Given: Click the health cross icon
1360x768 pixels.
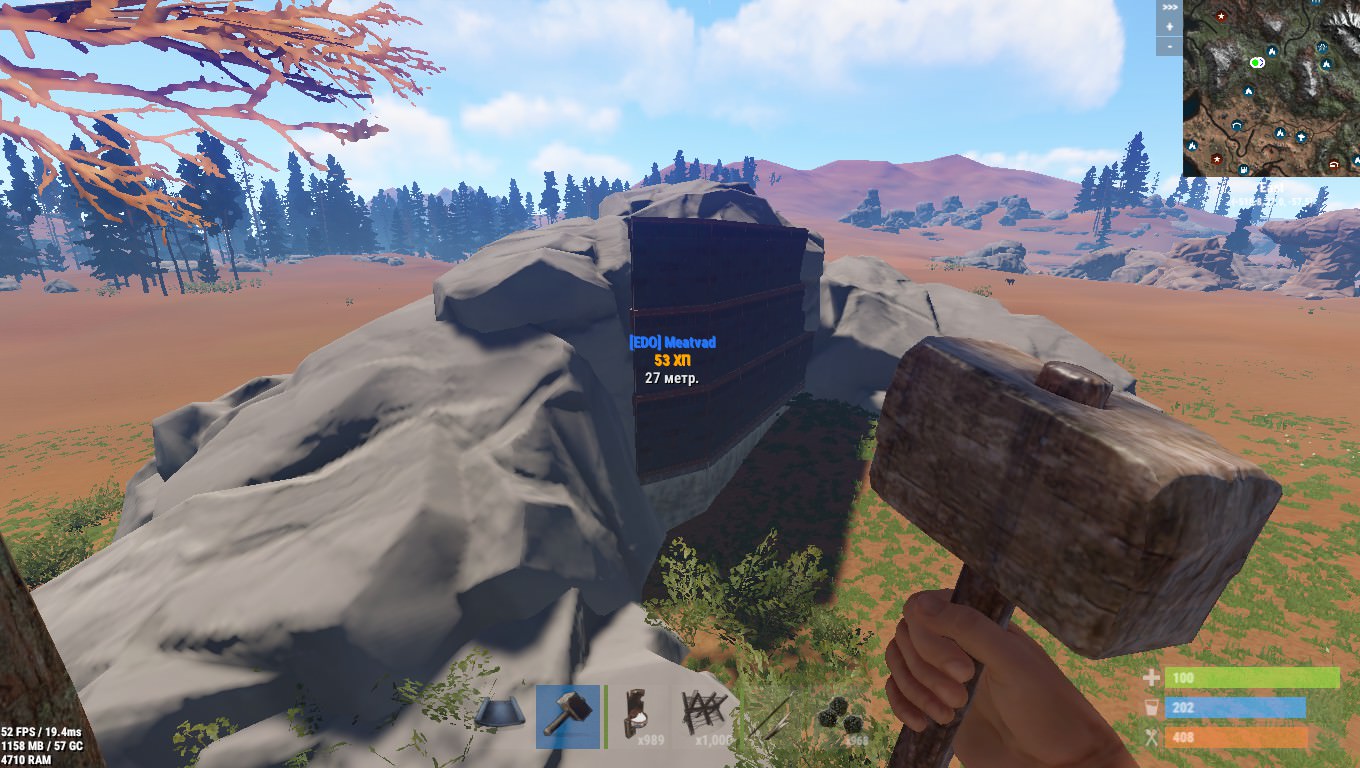Looking at the screenshot, I should pyautogui.click(x=1152, y=678).
